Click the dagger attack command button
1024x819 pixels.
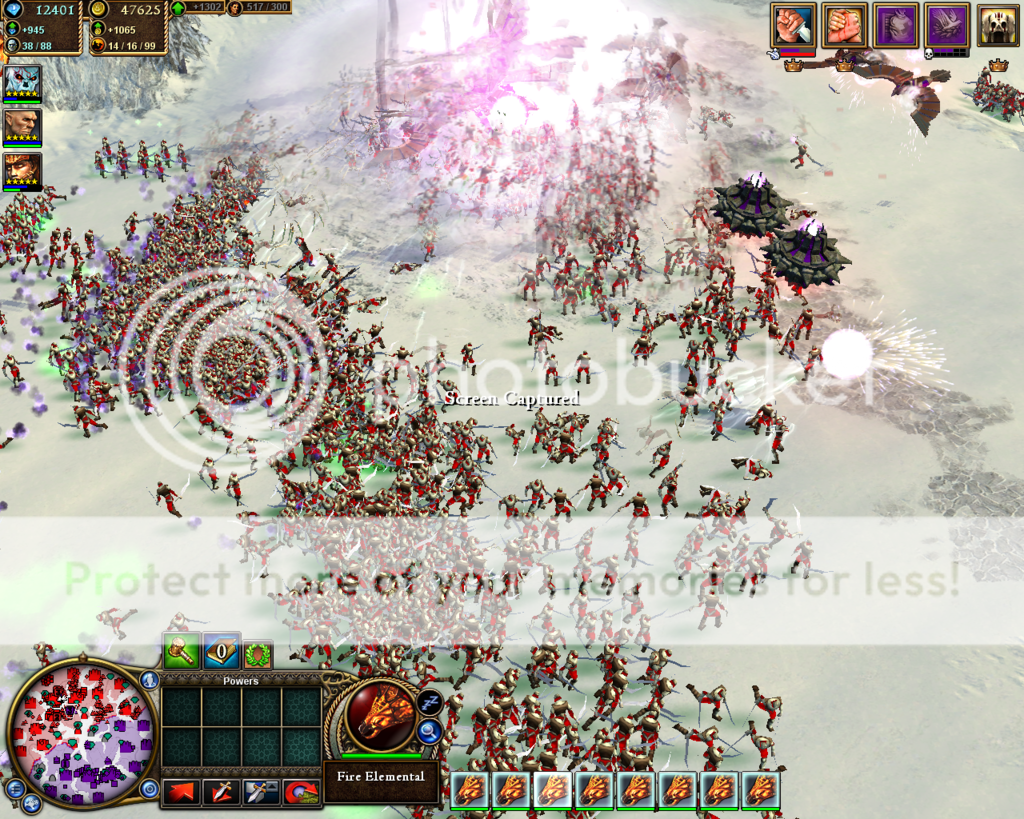221,792
